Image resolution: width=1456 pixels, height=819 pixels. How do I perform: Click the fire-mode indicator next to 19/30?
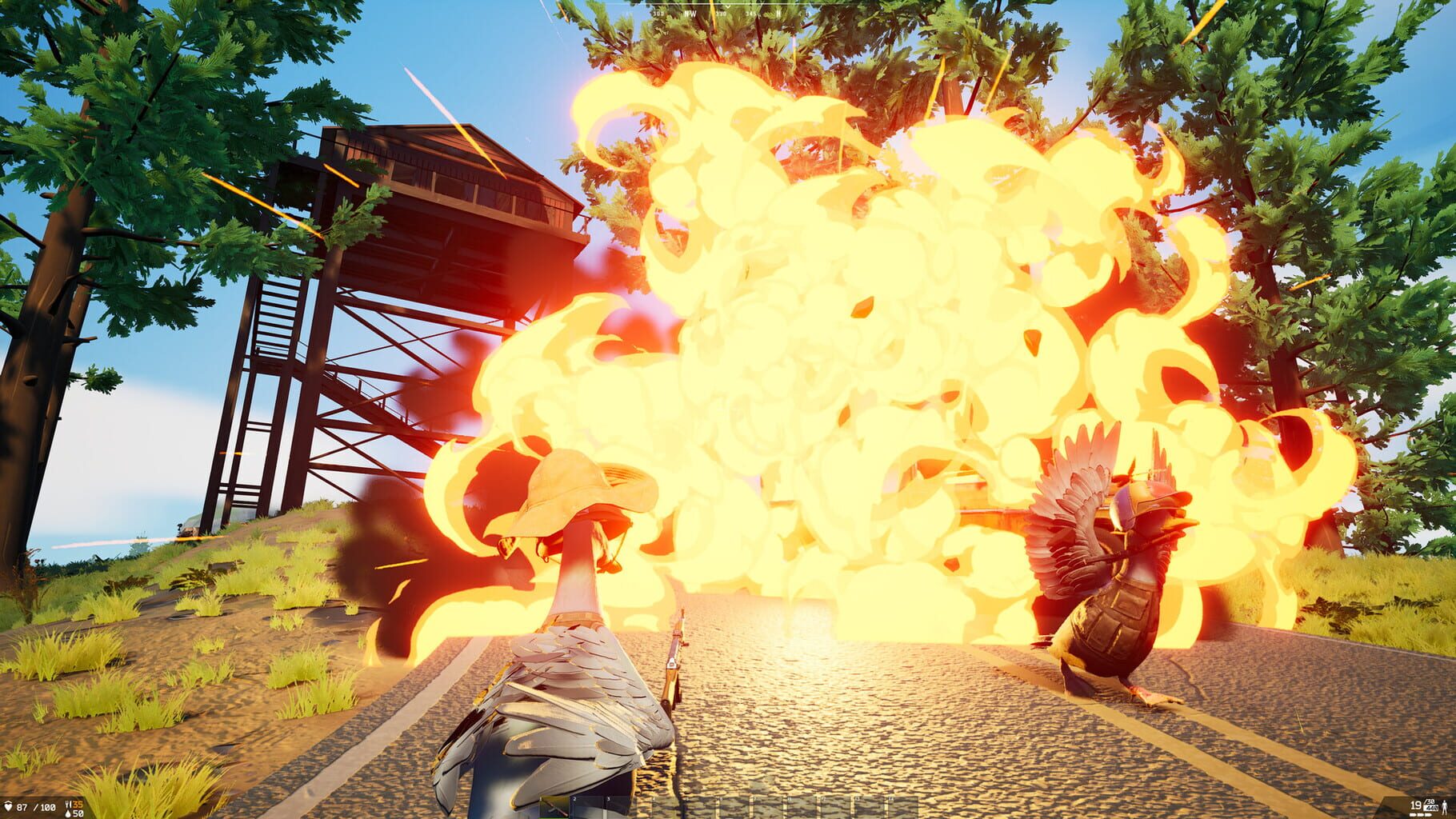pos(1421,815)
